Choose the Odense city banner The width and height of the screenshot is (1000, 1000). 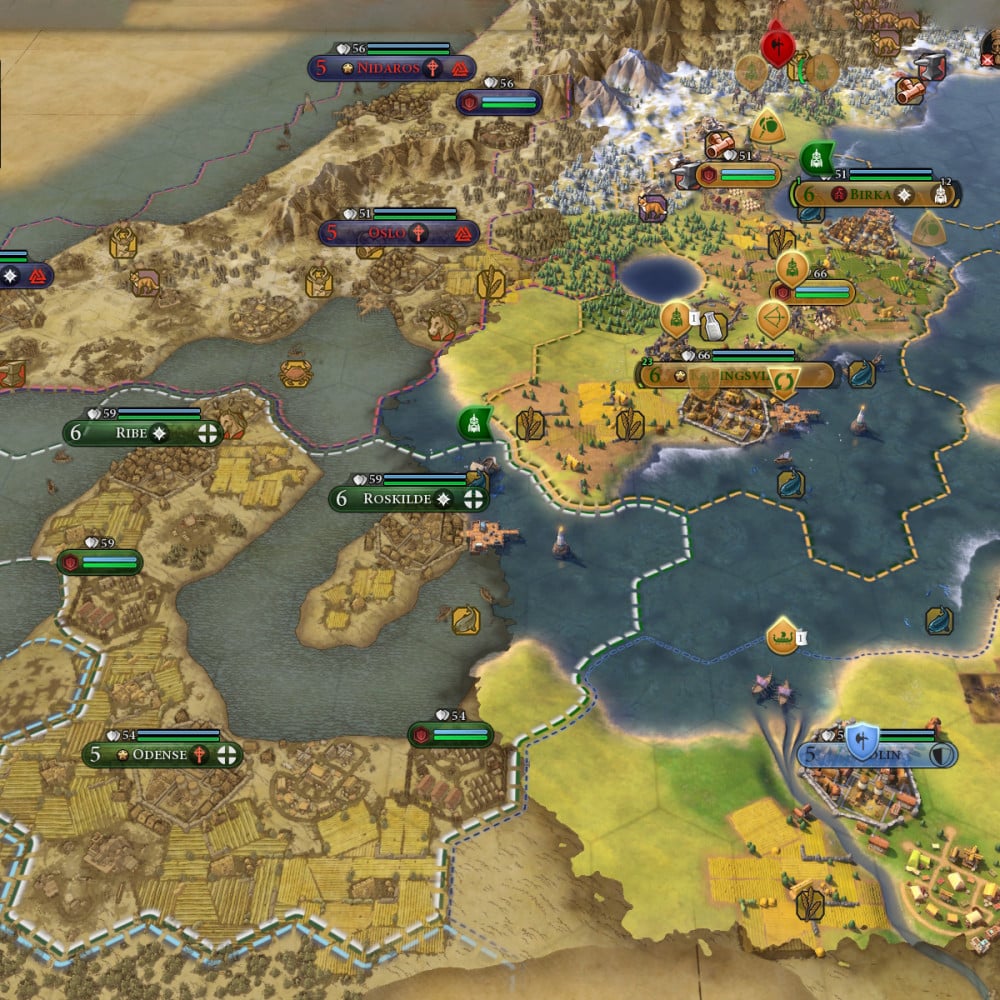[x=162, y=754]
